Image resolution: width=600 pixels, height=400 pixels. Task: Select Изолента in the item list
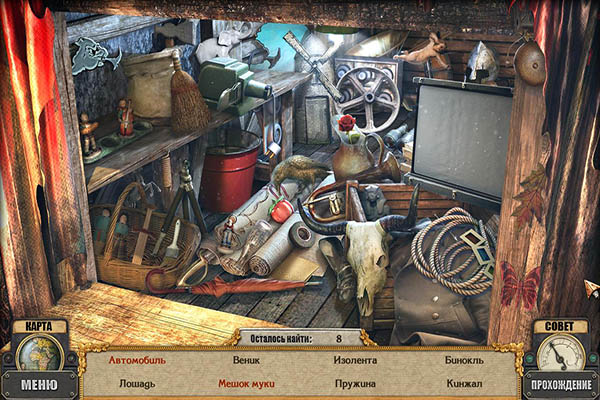point(355,360)
